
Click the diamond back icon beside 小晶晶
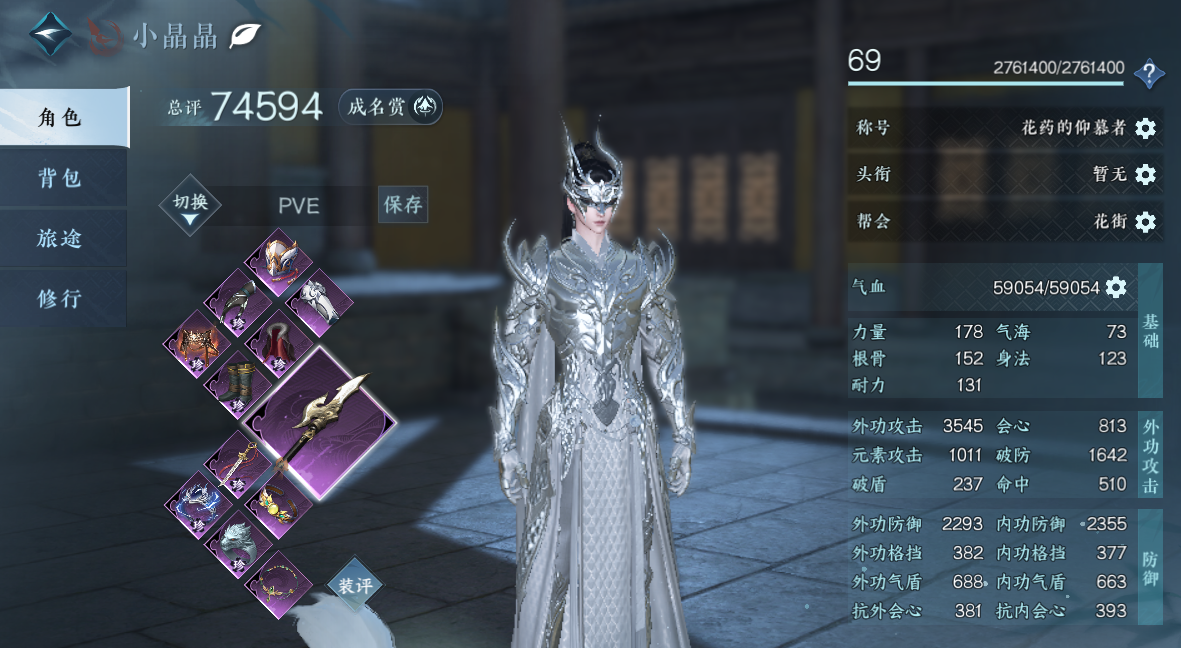(x=50, y=35)
